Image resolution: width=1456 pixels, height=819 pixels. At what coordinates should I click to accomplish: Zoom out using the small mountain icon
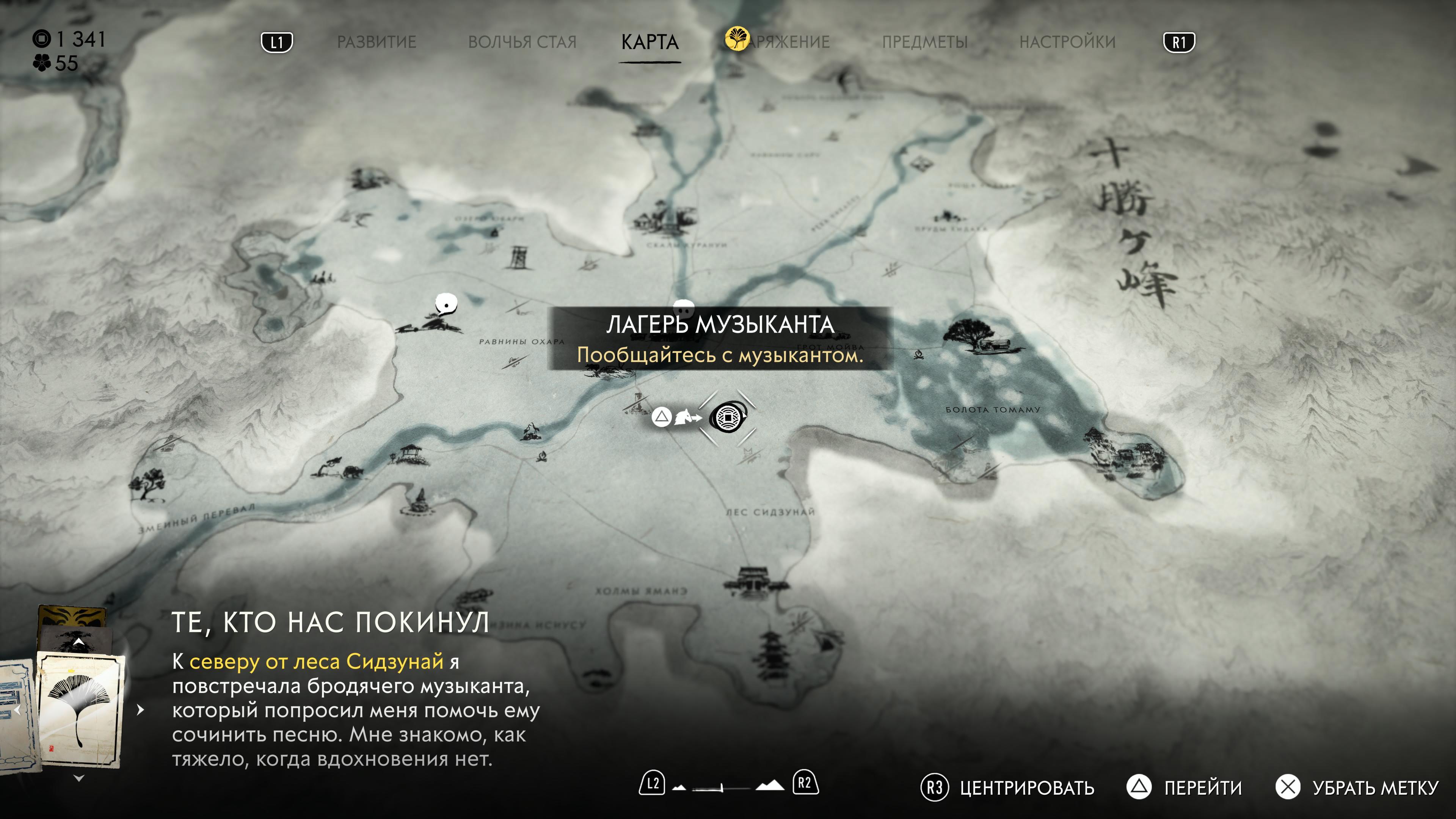680,787
